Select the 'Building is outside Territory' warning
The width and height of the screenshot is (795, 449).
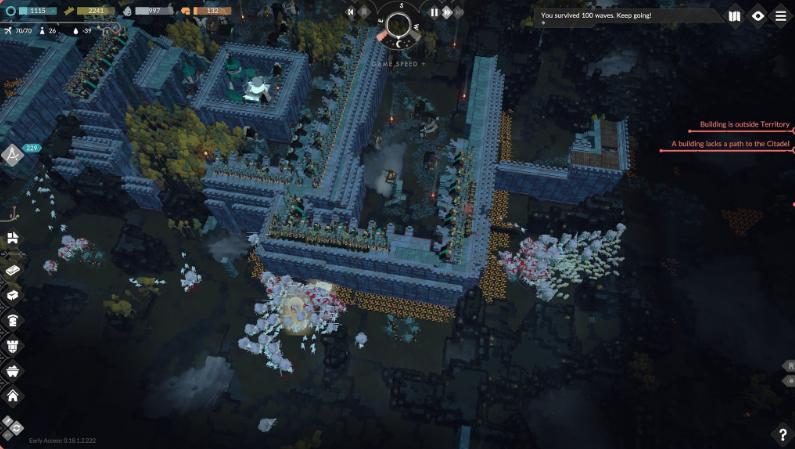pyautogui.click(x=739, y=124)
